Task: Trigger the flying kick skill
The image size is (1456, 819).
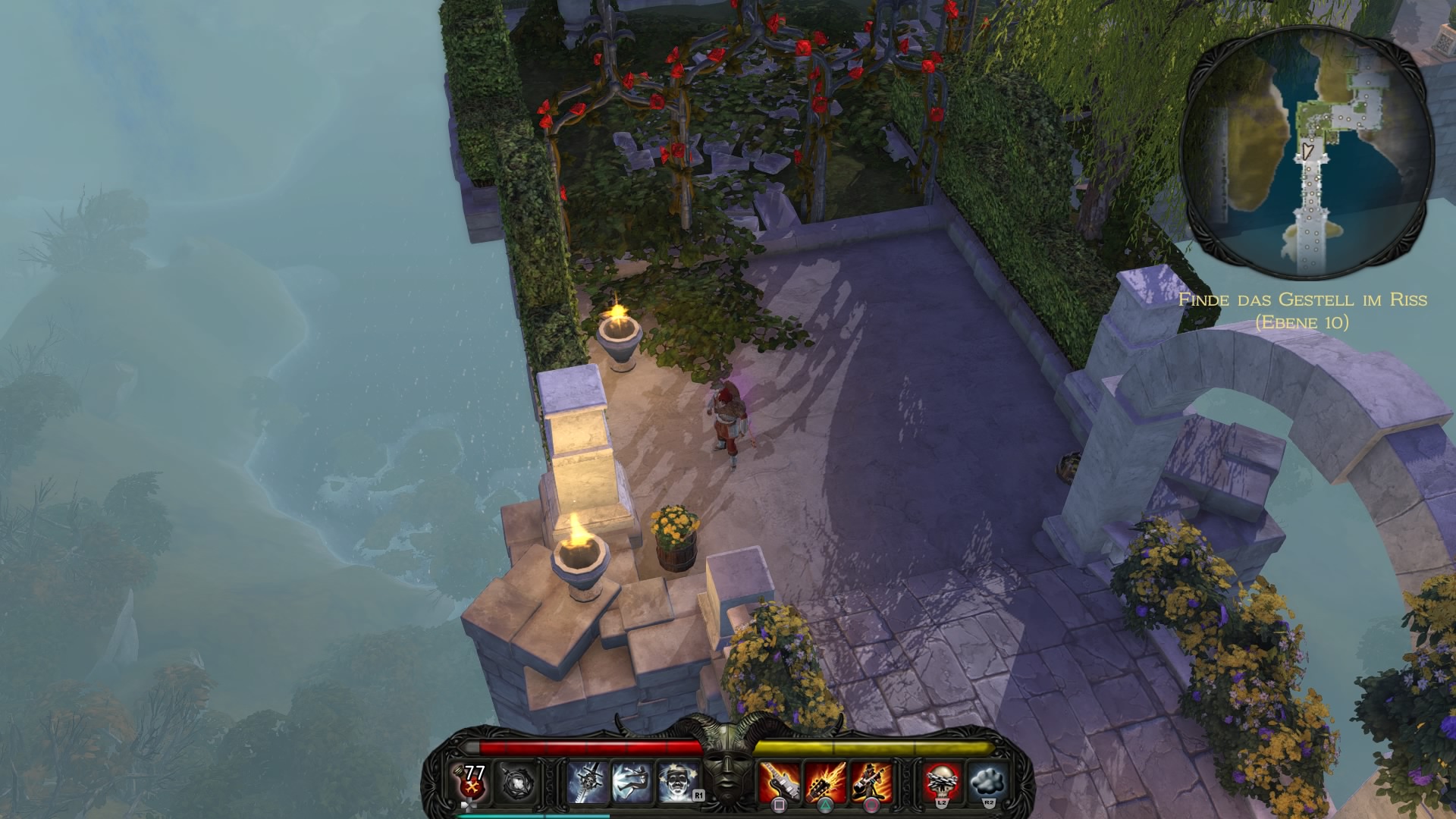Action: 632,783
